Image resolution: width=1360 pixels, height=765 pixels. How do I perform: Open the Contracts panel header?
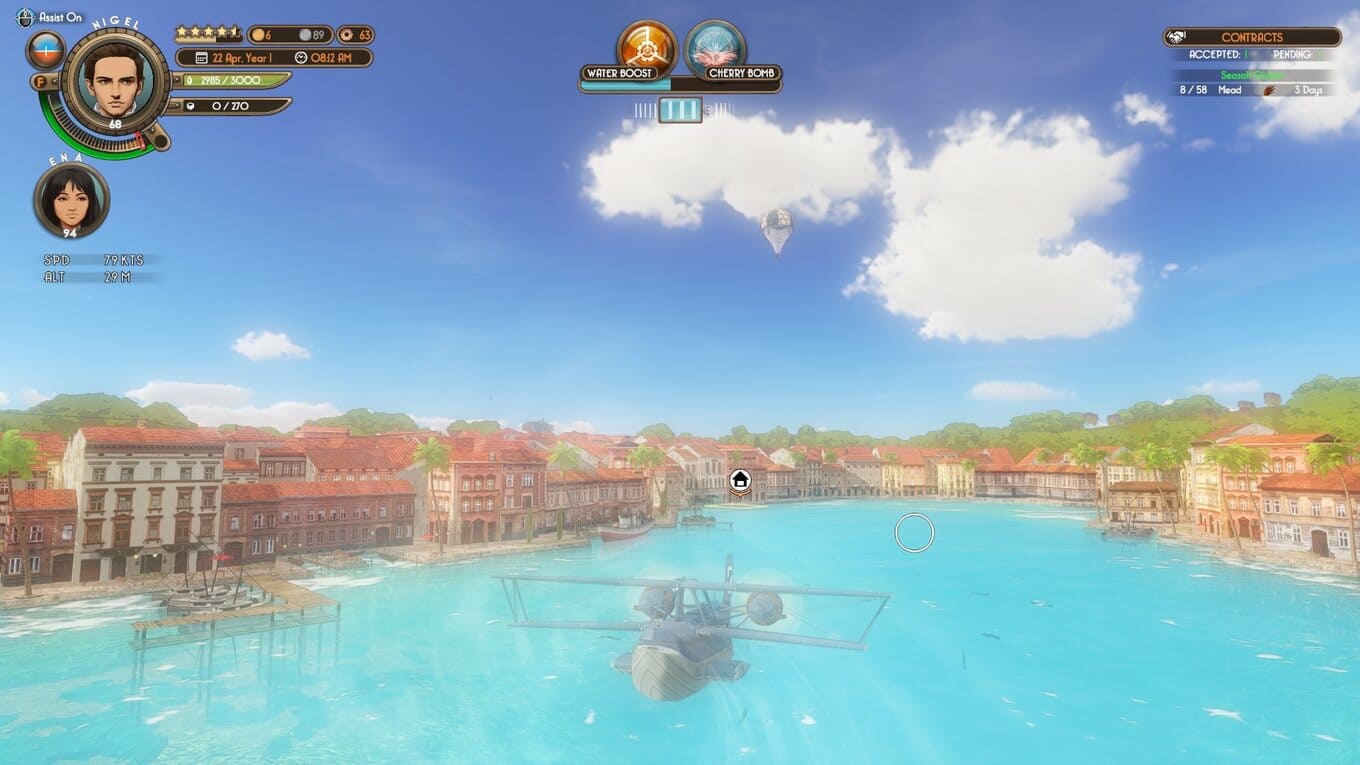point(1251,37)
